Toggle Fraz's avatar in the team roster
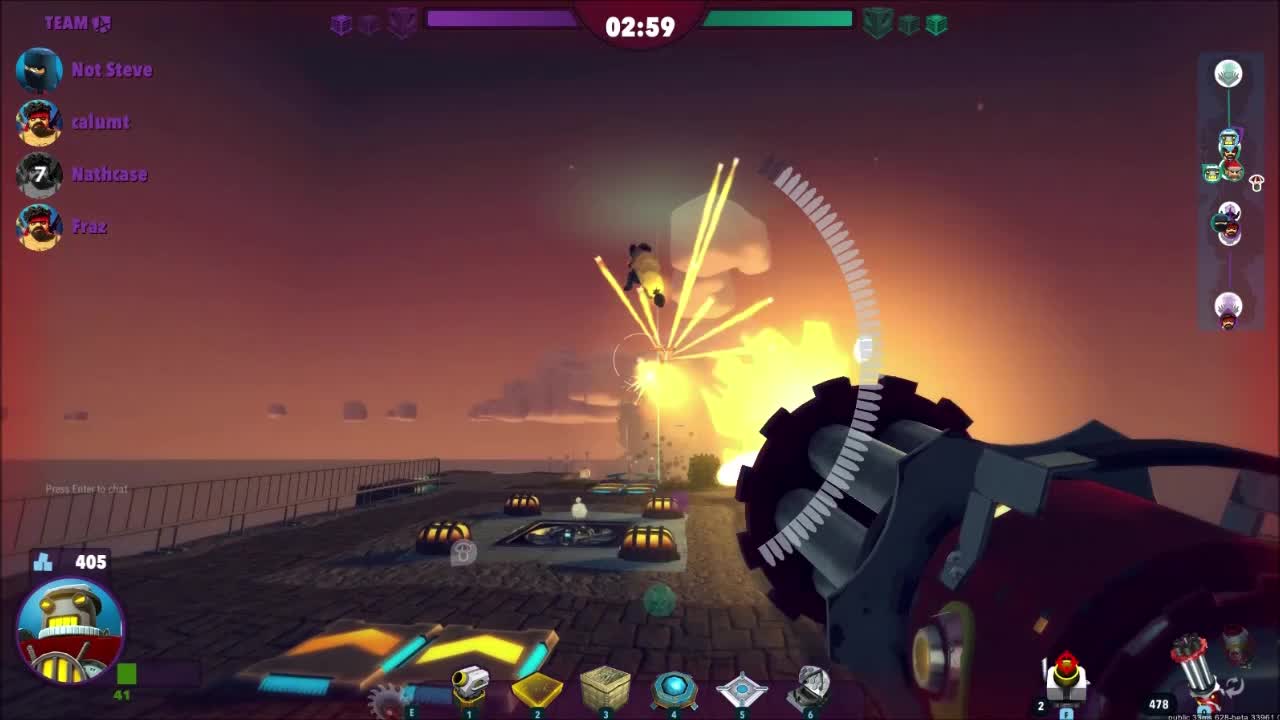Image resolution: width=1280 pixels, height=720 pixels. (x=38, y=226)
